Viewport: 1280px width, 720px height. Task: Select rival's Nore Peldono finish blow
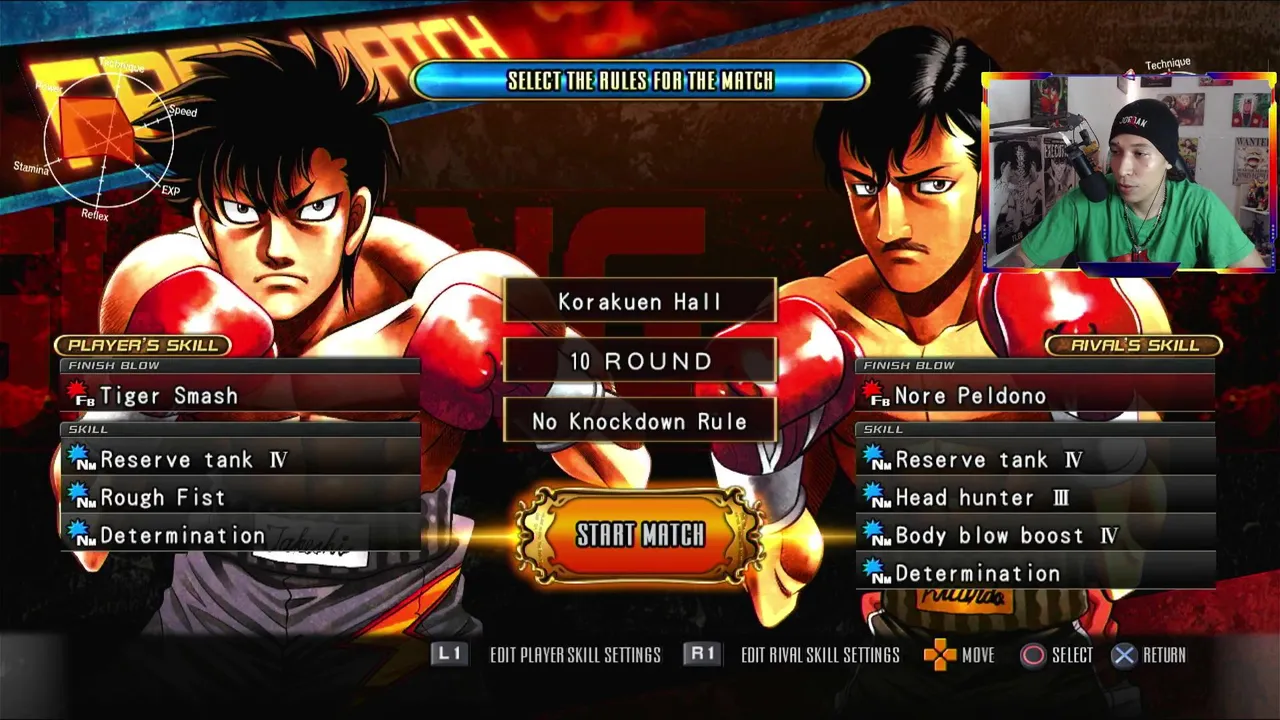click(x=1035, y=396)
